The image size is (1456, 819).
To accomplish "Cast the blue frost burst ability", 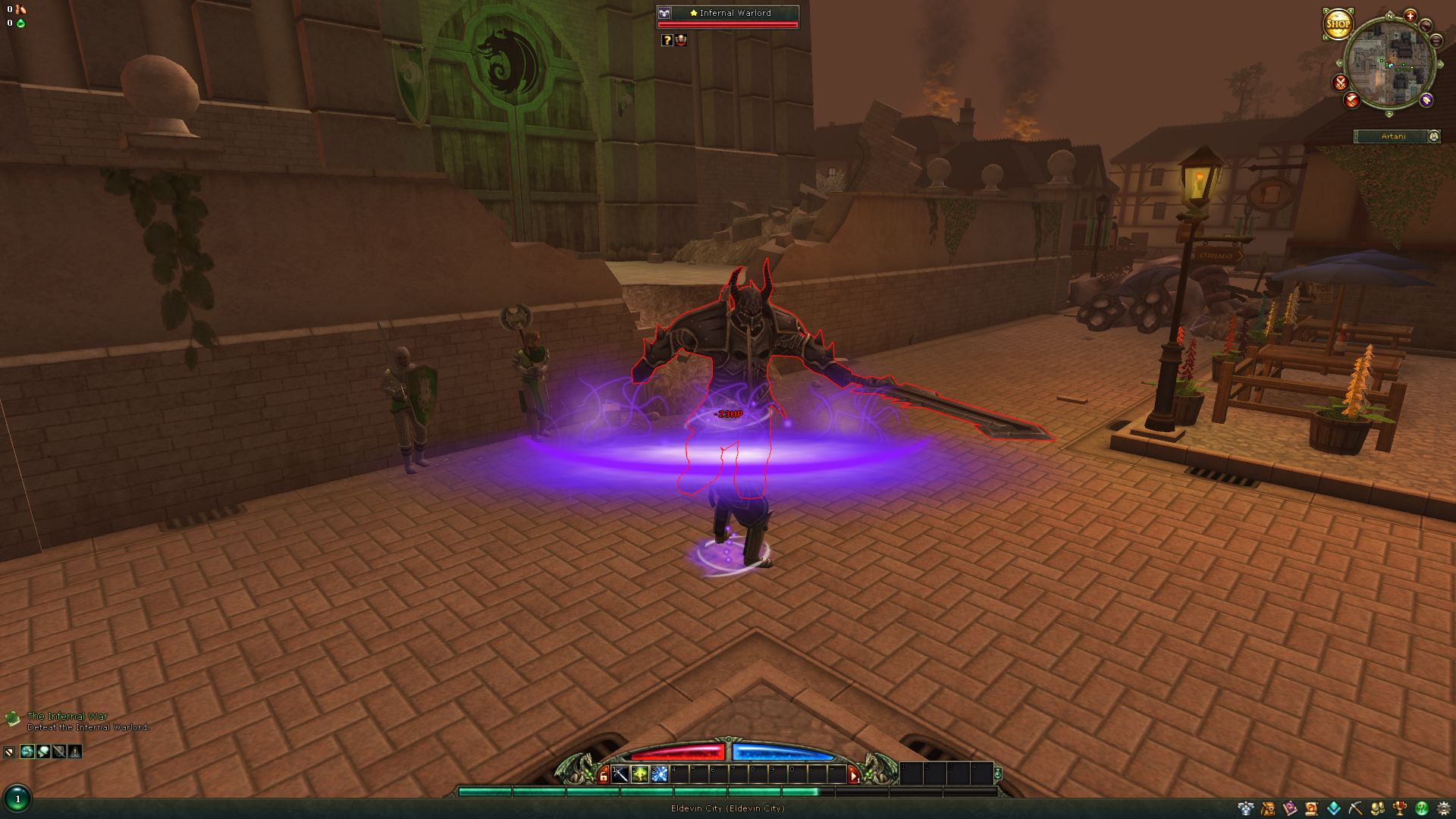I will [x=659, y=774].
